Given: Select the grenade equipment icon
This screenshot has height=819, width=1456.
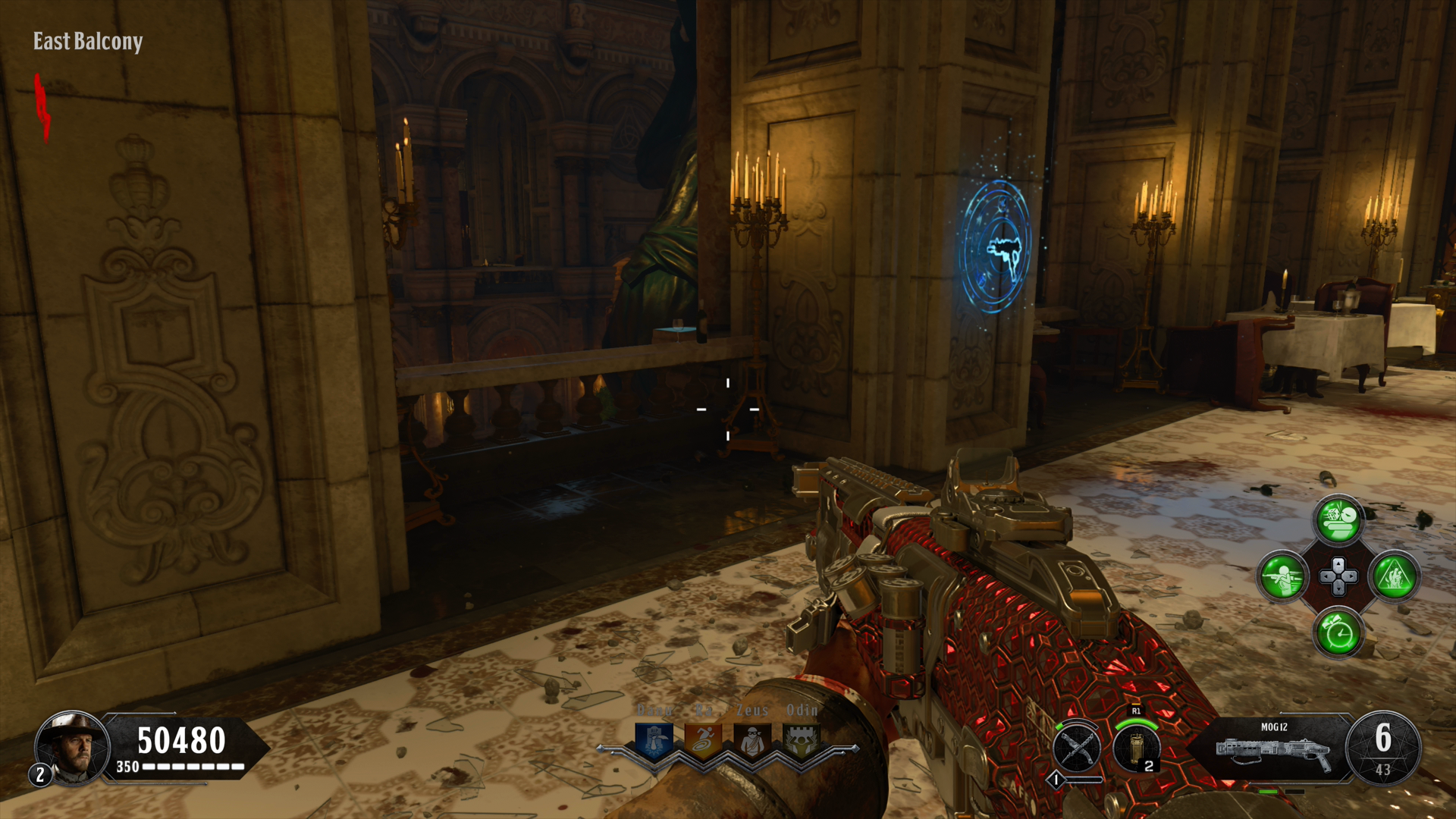Looking at the screenshot, I should [x=1136, y=748].
